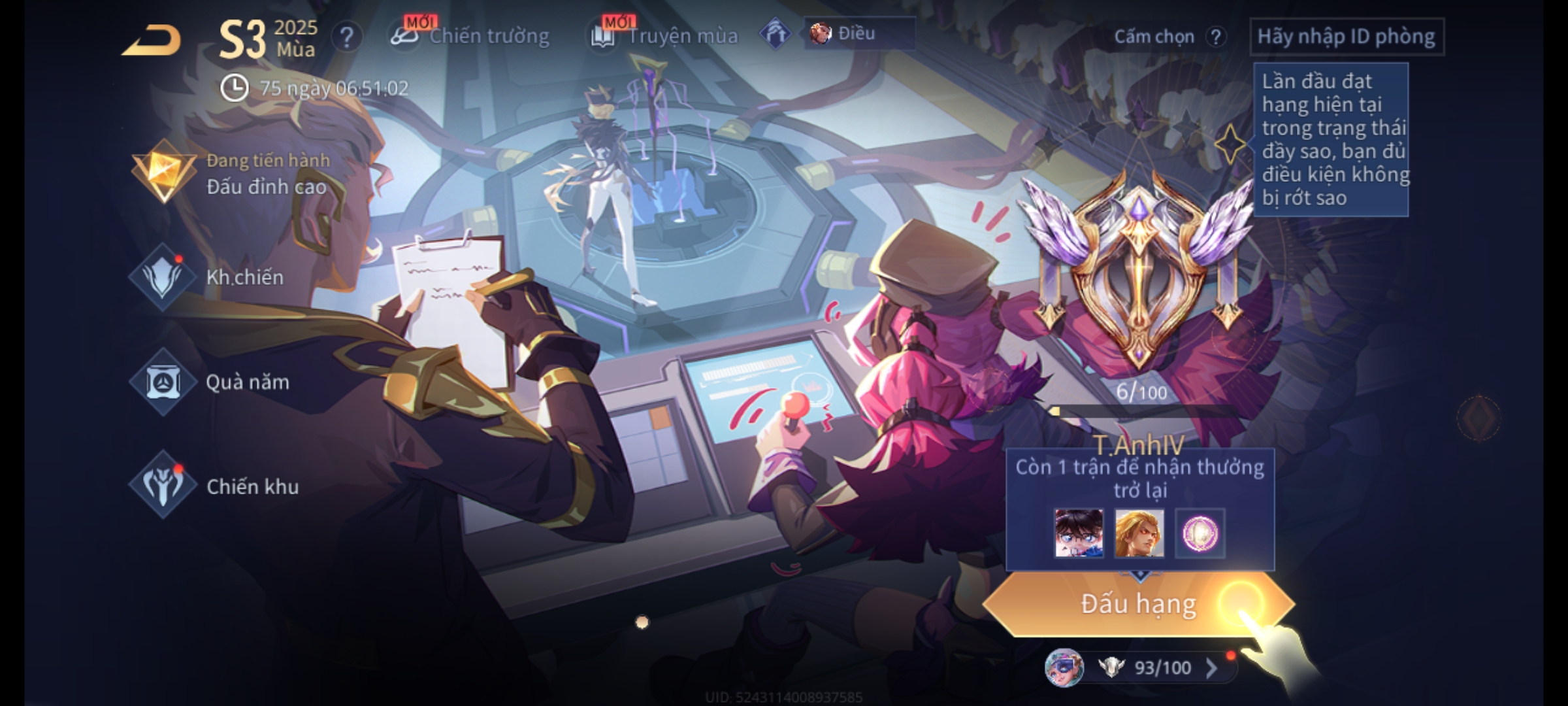Open Chiến trường menu
Image resolution: width=1568 pixels, height=706 pixels.
click(x=470, y=36)
